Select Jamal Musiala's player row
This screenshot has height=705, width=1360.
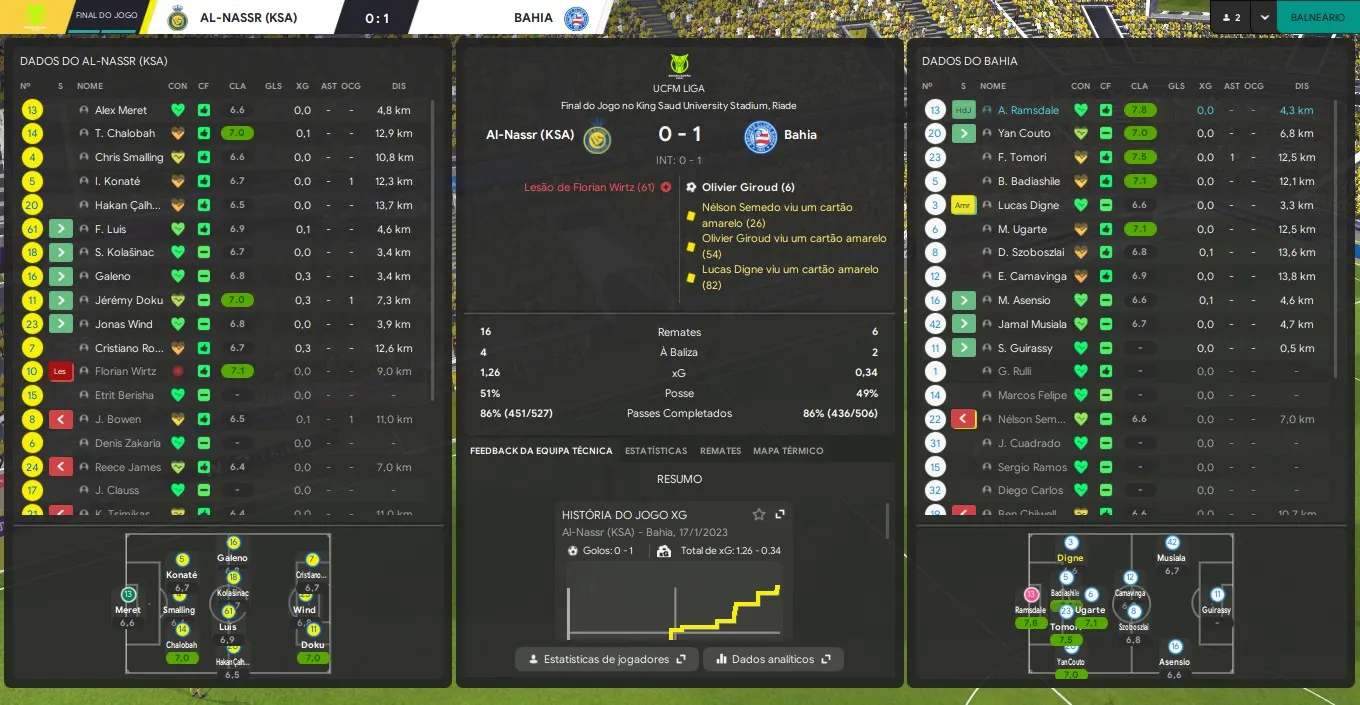(1031, 324)
